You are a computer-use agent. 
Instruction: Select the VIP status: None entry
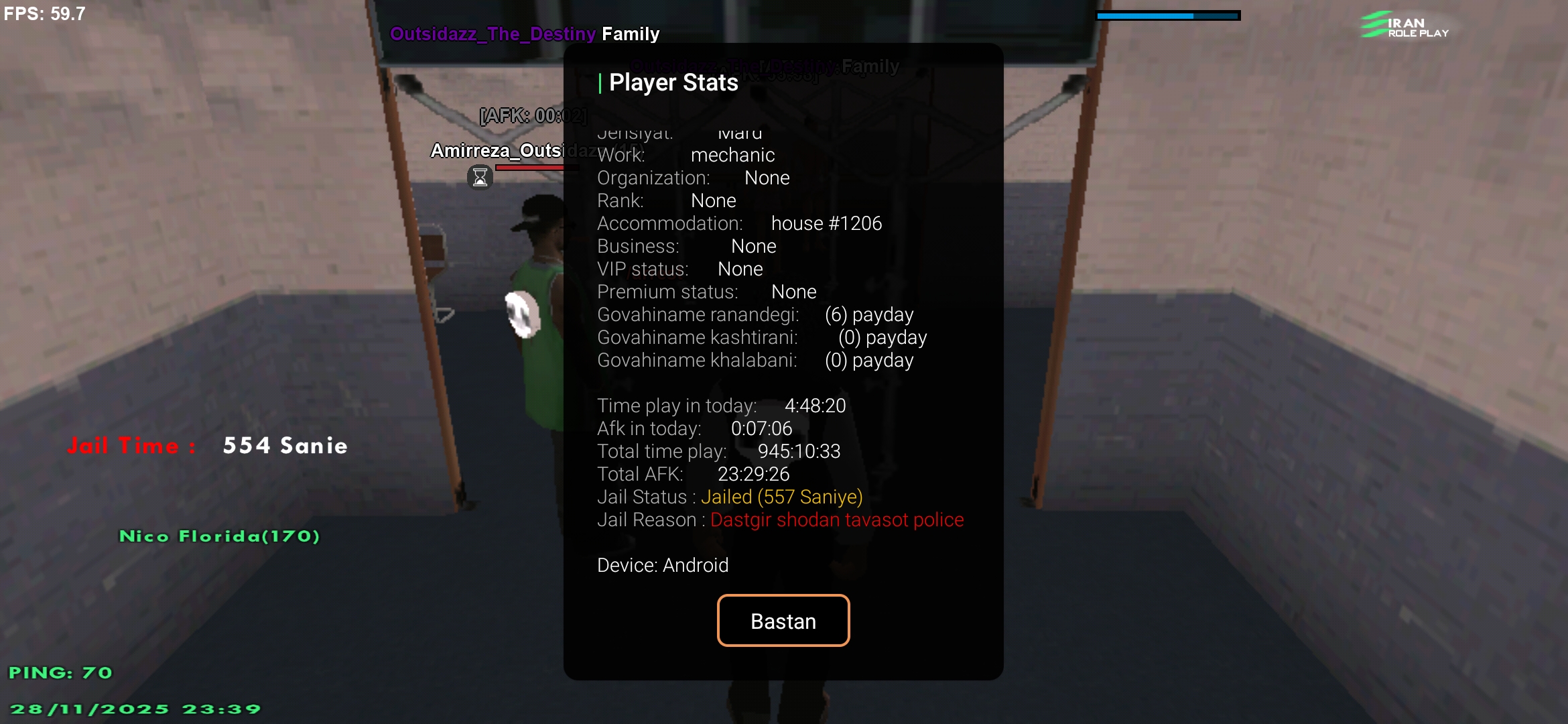click(679, 269)
